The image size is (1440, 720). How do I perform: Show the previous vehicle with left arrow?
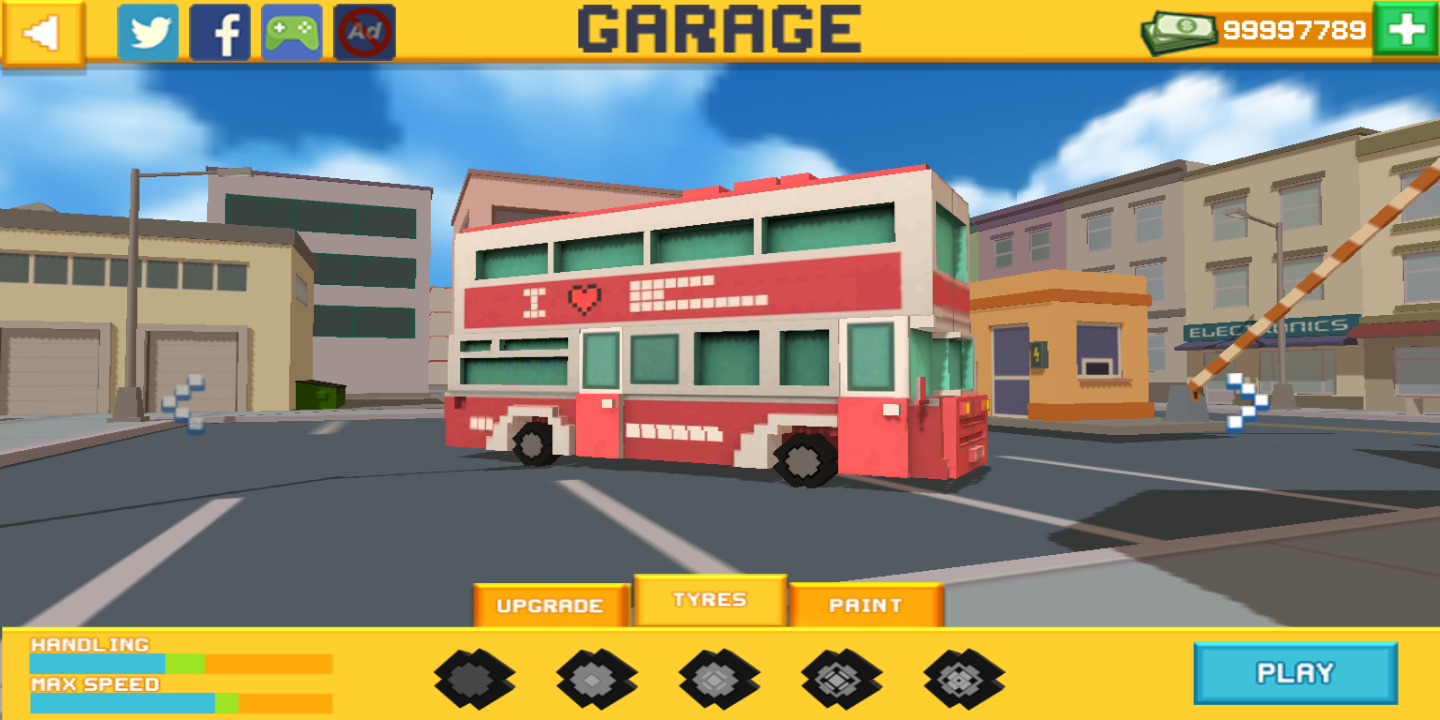click(x=186, y=403)
